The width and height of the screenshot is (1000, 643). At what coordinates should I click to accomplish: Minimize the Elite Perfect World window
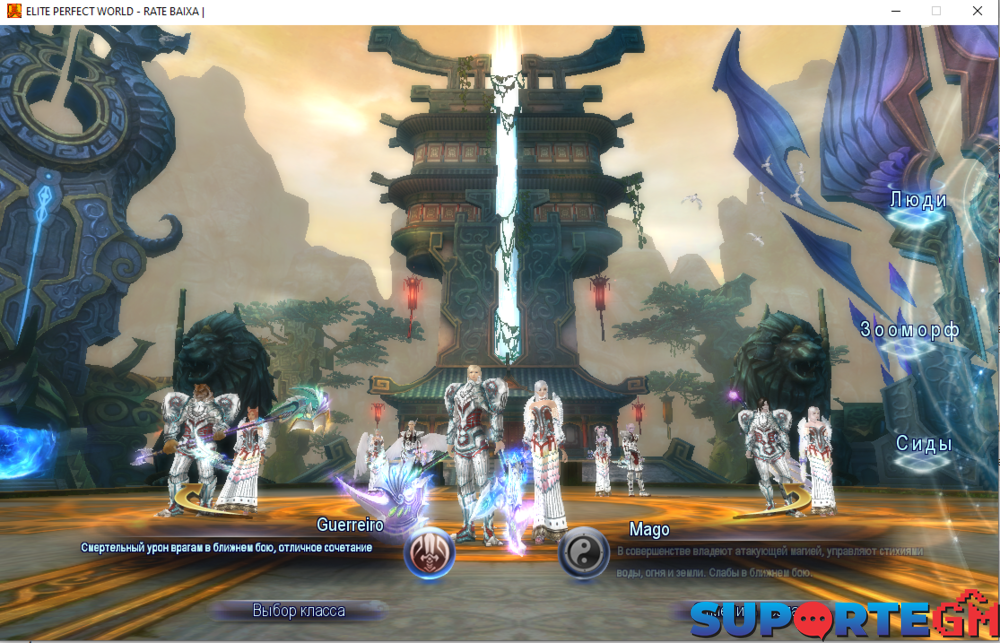[893, 11]
